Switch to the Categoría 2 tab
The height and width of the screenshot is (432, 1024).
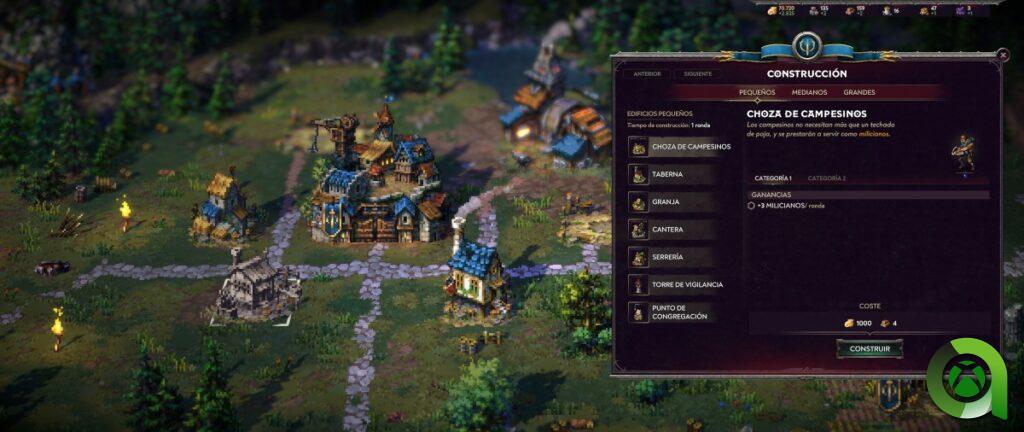(826, 178)
